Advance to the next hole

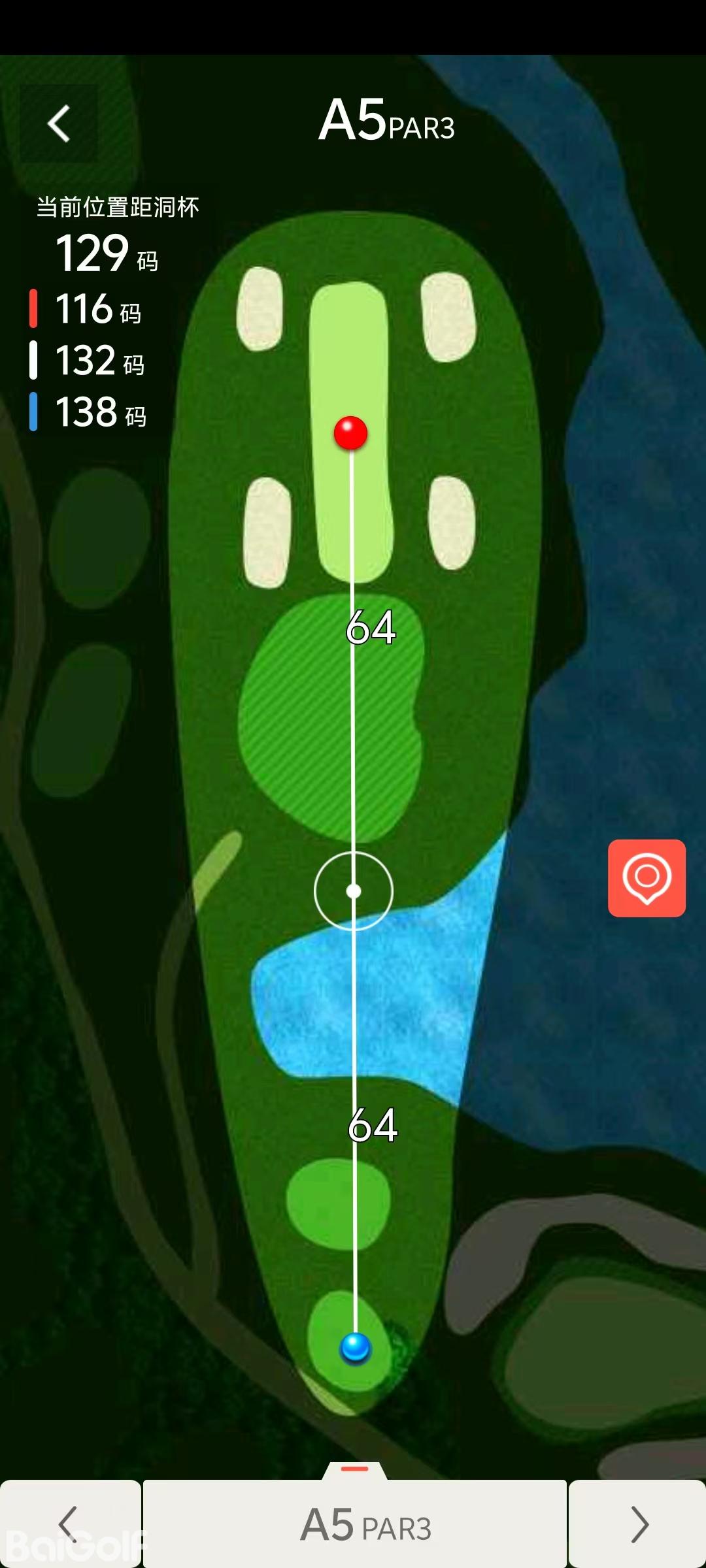tap(637, 1524)
